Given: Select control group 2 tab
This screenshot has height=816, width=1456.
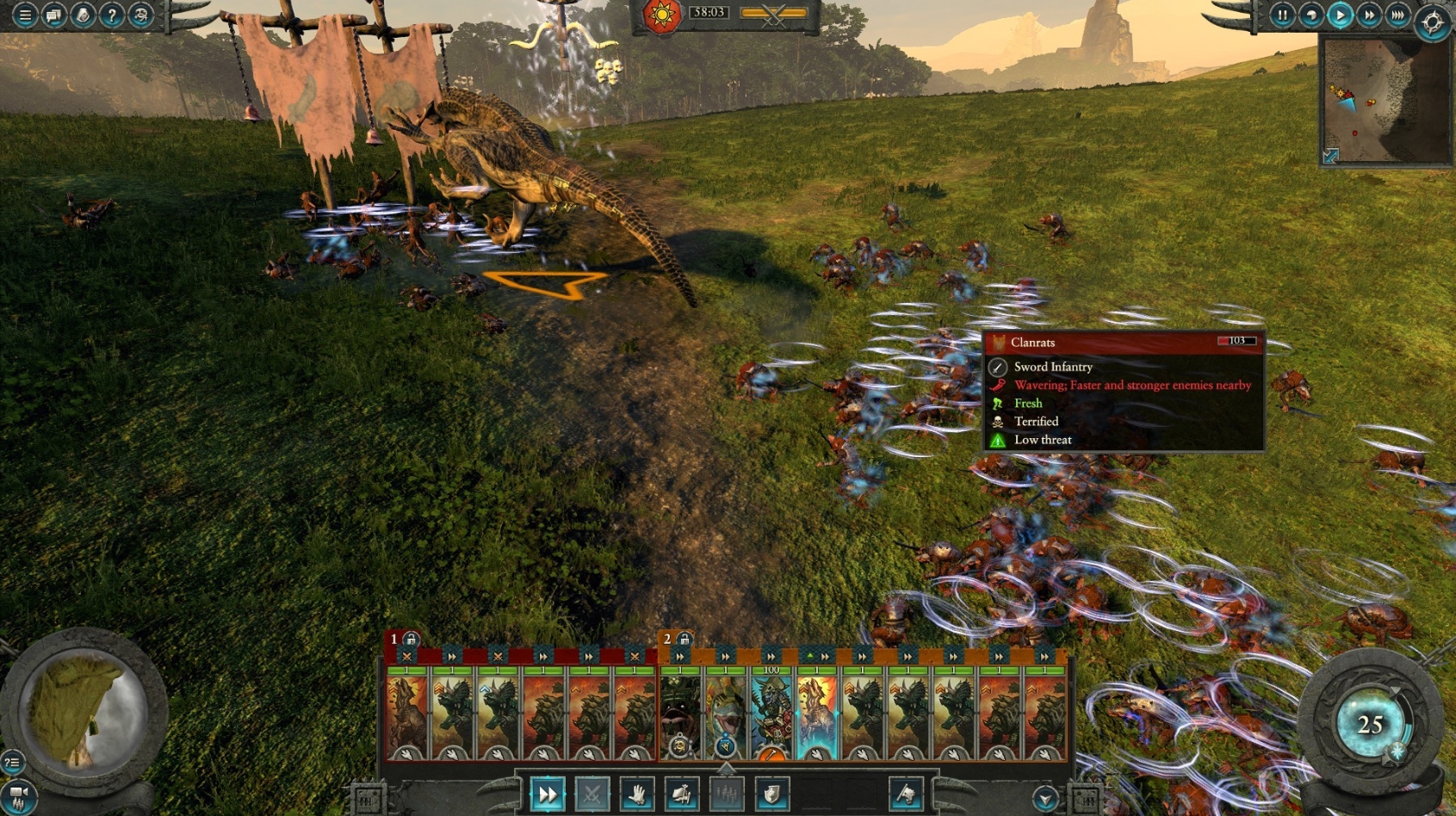Looking at the screenshot, I should [x=666, y=640].
